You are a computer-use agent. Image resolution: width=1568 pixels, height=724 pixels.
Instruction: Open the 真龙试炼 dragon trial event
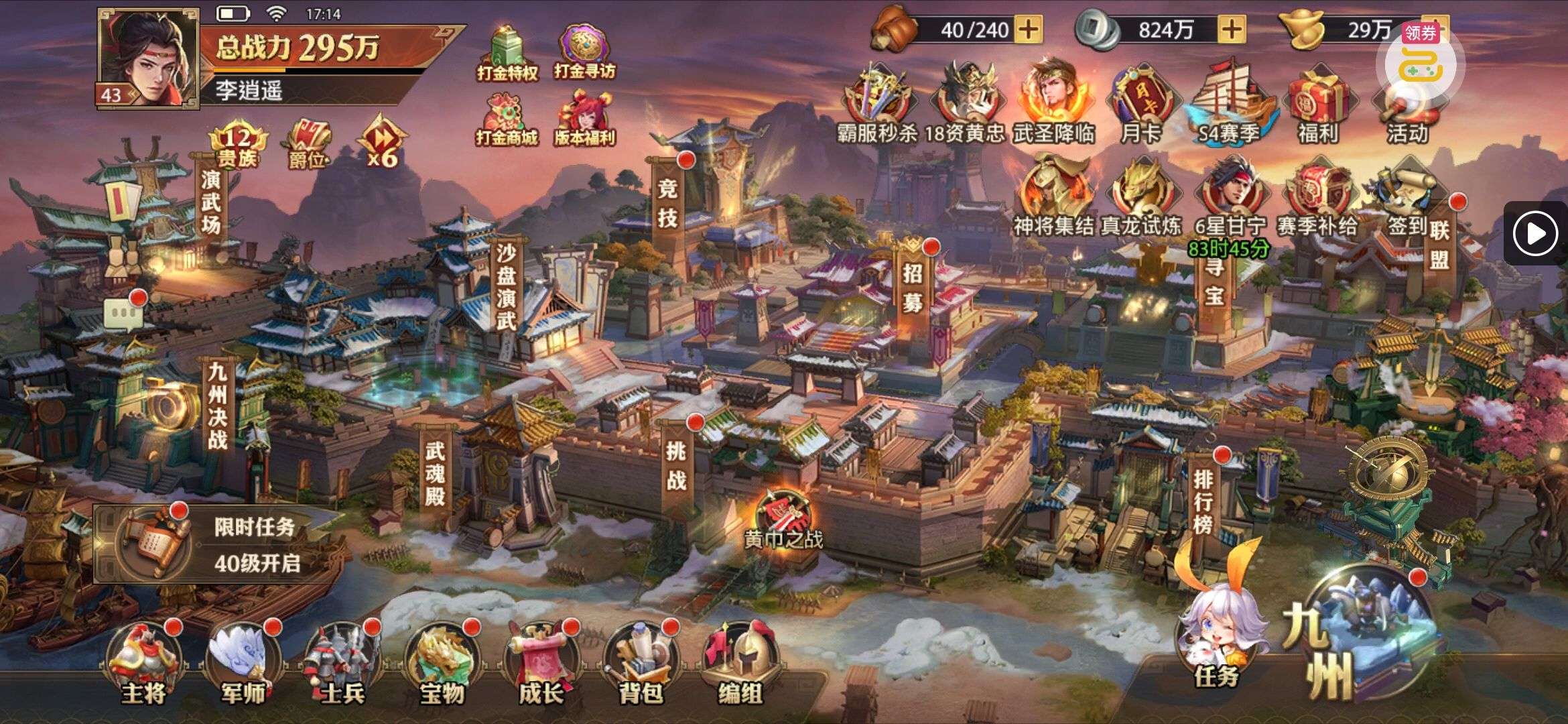click(1140, 198)
